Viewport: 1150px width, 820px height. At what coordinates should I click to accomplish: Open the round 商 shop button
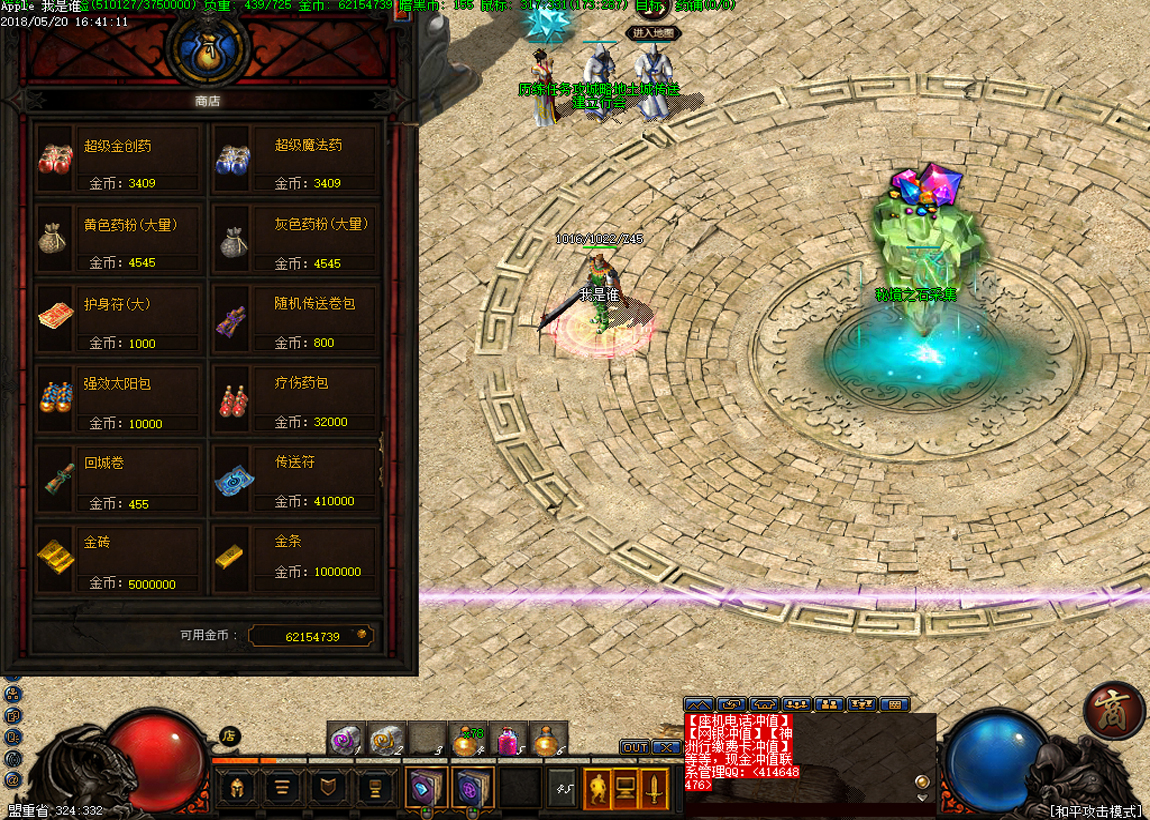tap(1115, 711)
